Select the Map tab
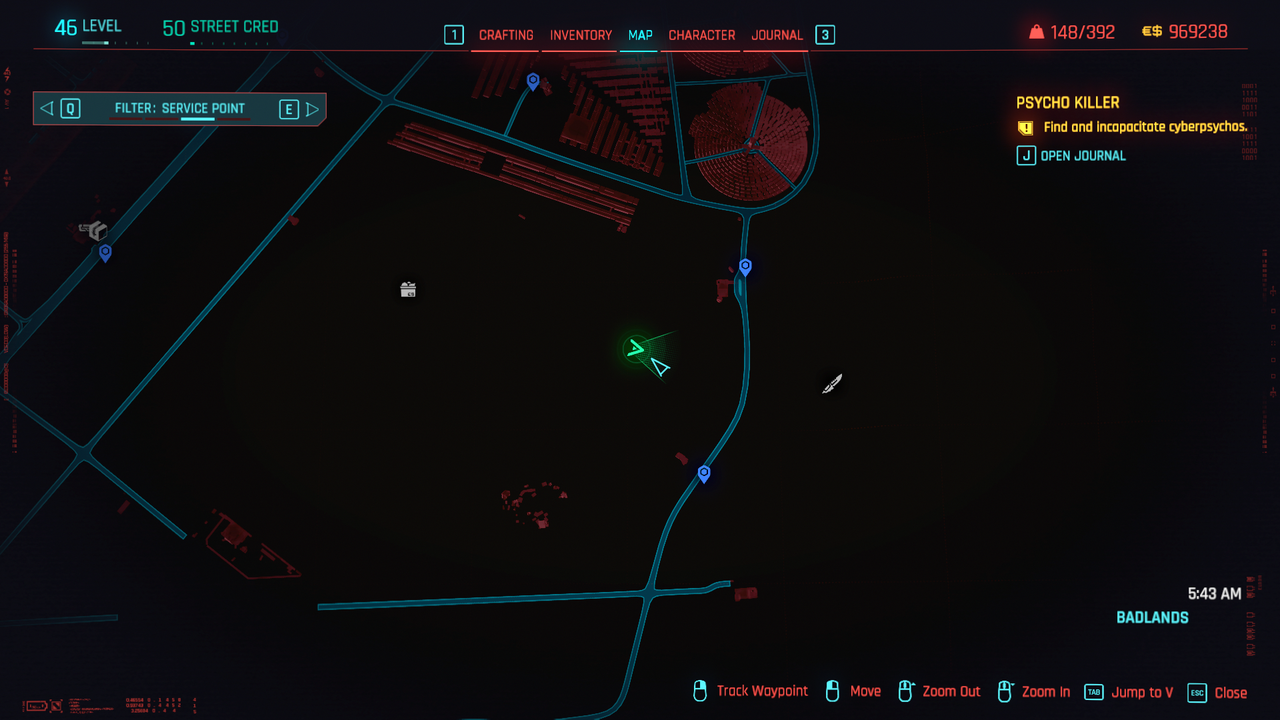The width and height of the screenshot is (1280, 720). [640, 35]
